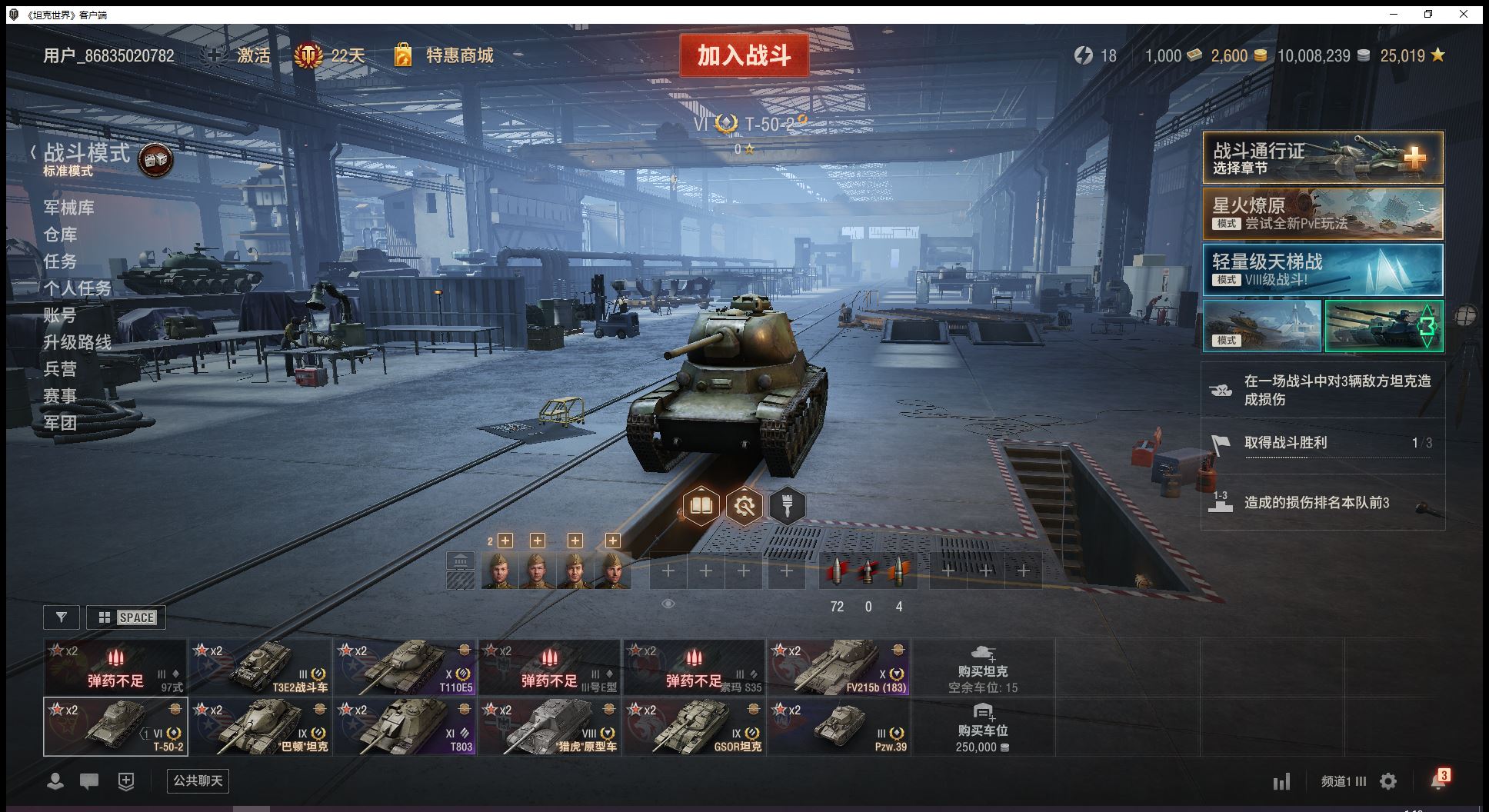
Task: Open the 任务 missions menu
Action: click(x=61, y=261)
